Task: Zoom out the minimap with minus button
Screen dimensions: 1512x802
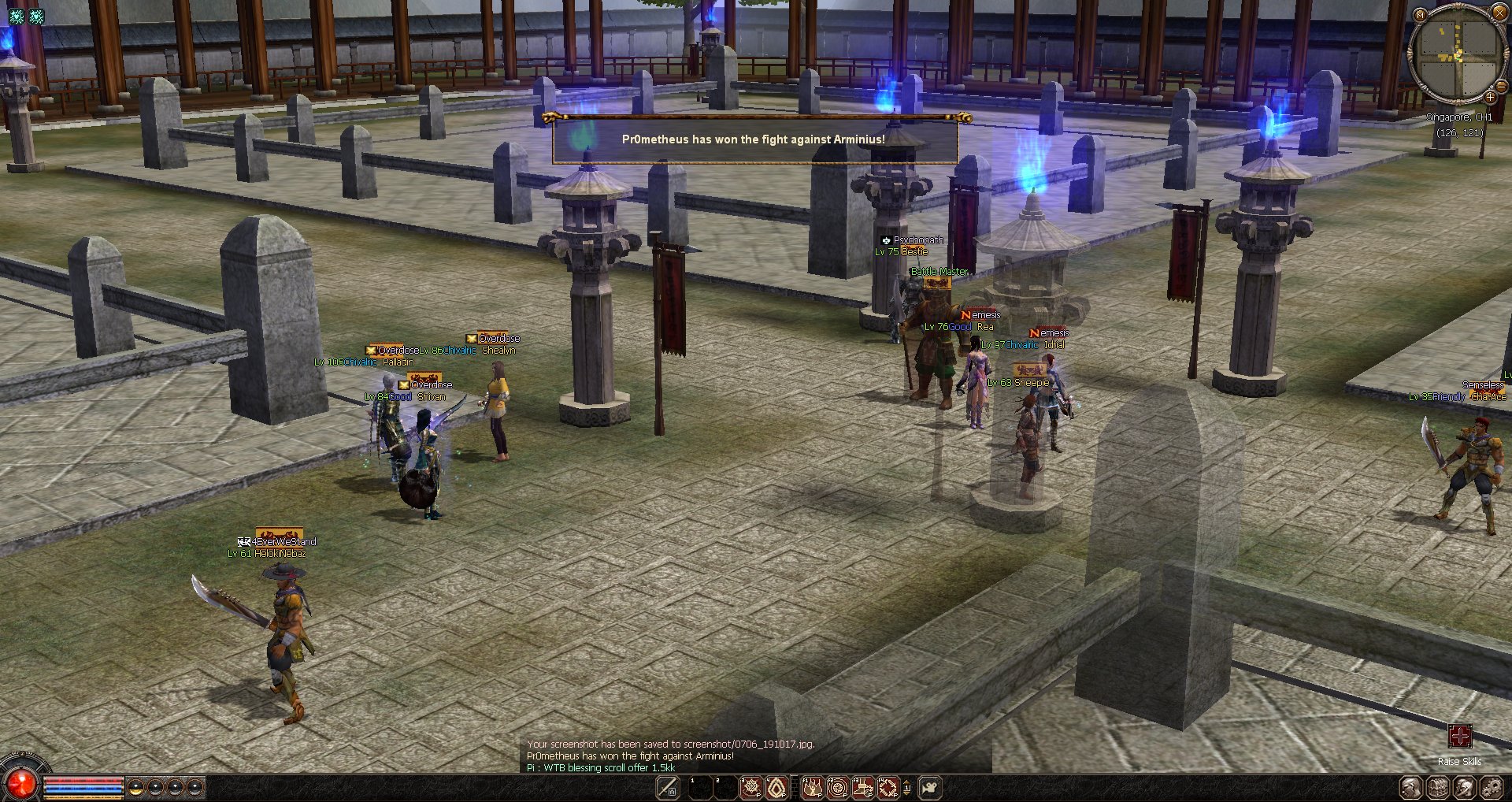Action: (x=1501, y=86)
